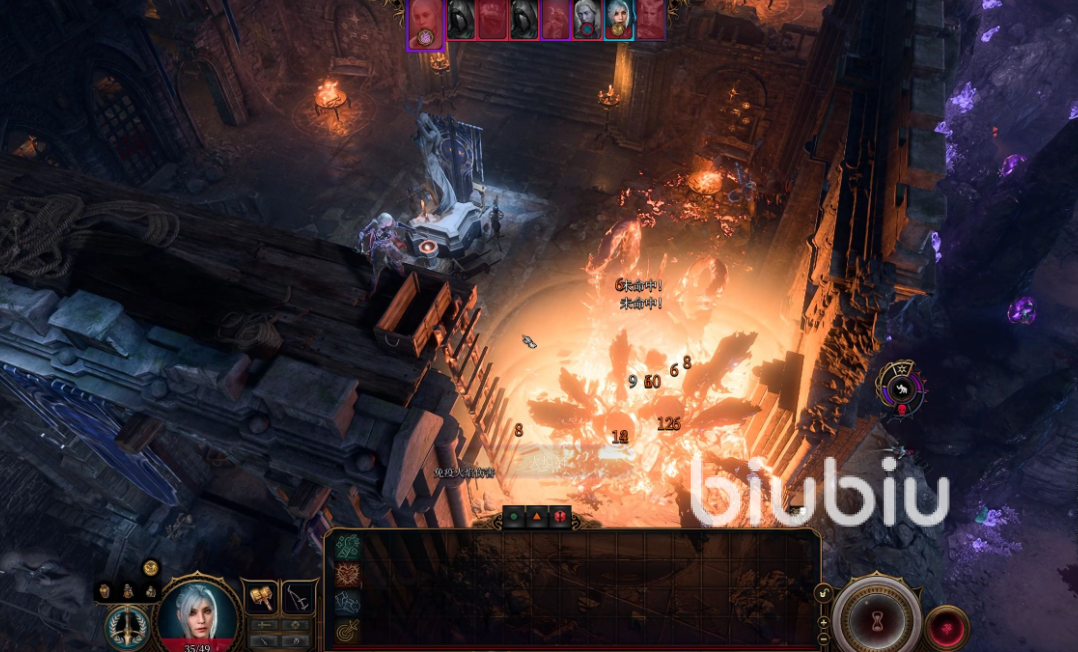
Task: Remove a hotbar row with the minus button
Action: (824, 638)
